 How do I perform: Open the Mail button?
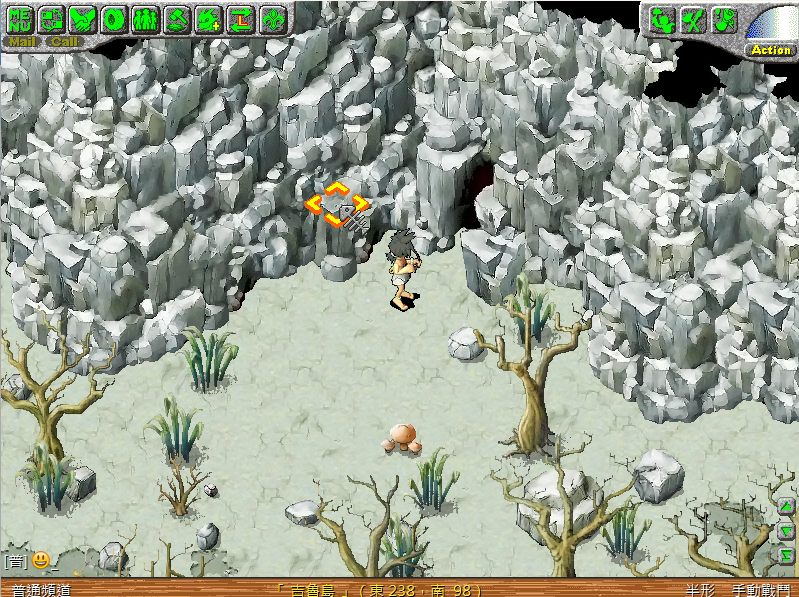point(20,42)
